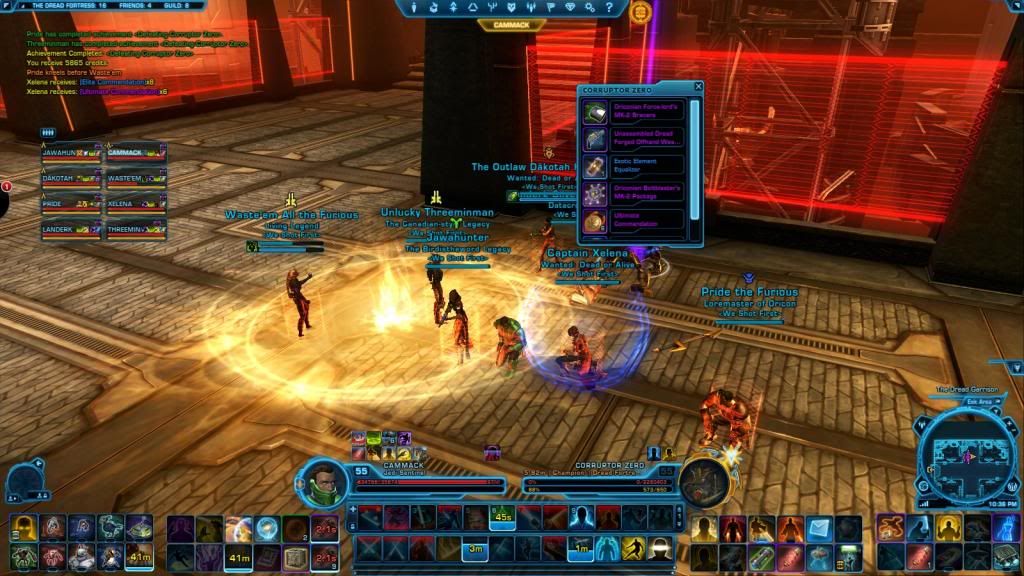Take the Oriconian Force-lord's MK-2 Bracers

coord(640,113)
